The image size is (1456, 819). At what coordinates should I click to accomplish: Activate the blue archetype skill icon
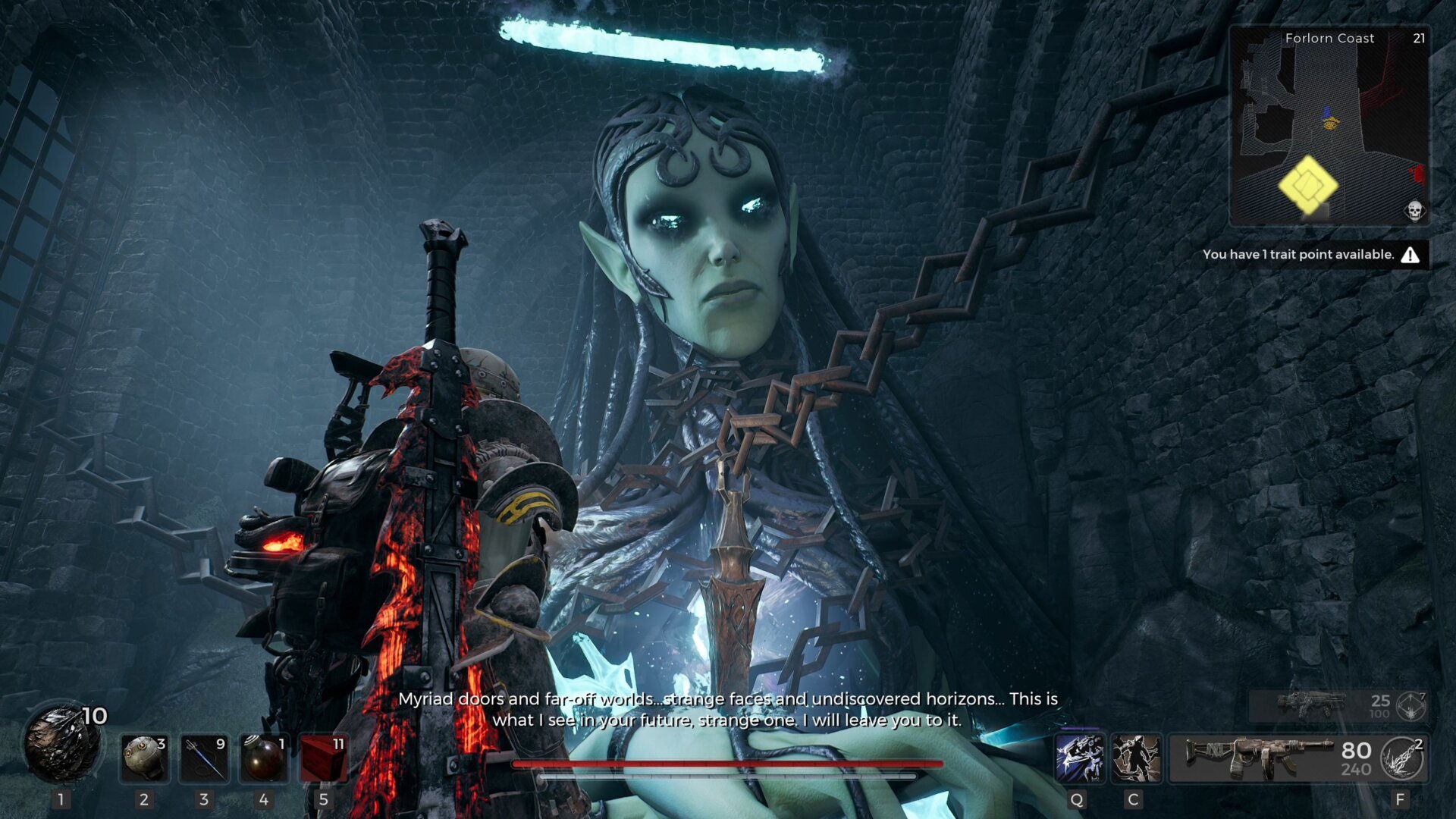(1079, 758)
